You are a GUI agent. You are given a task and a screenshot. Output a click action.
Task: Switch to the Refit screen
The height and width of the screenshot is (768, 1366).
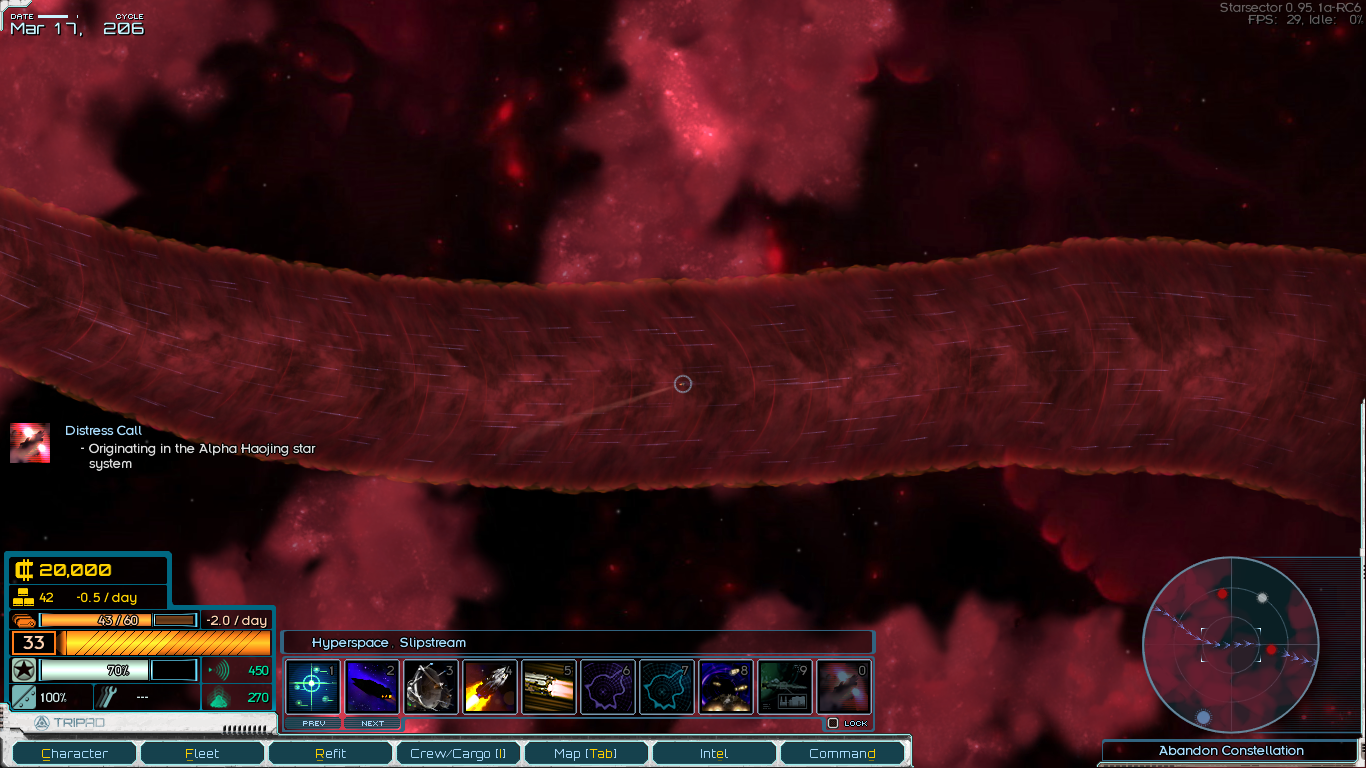coord(331,753)
